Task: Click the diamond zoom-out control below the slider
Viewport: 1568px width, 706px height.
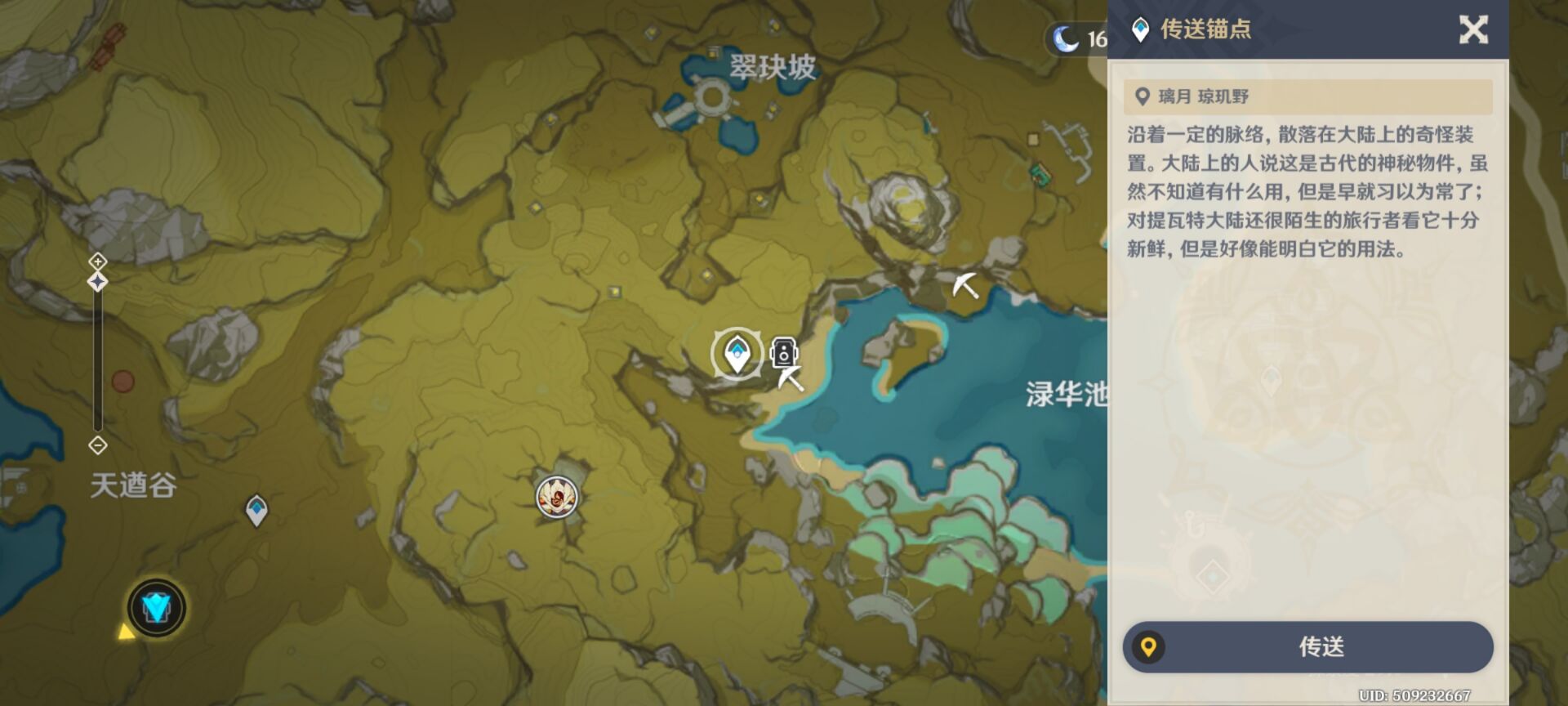Action: coord(98,445)
